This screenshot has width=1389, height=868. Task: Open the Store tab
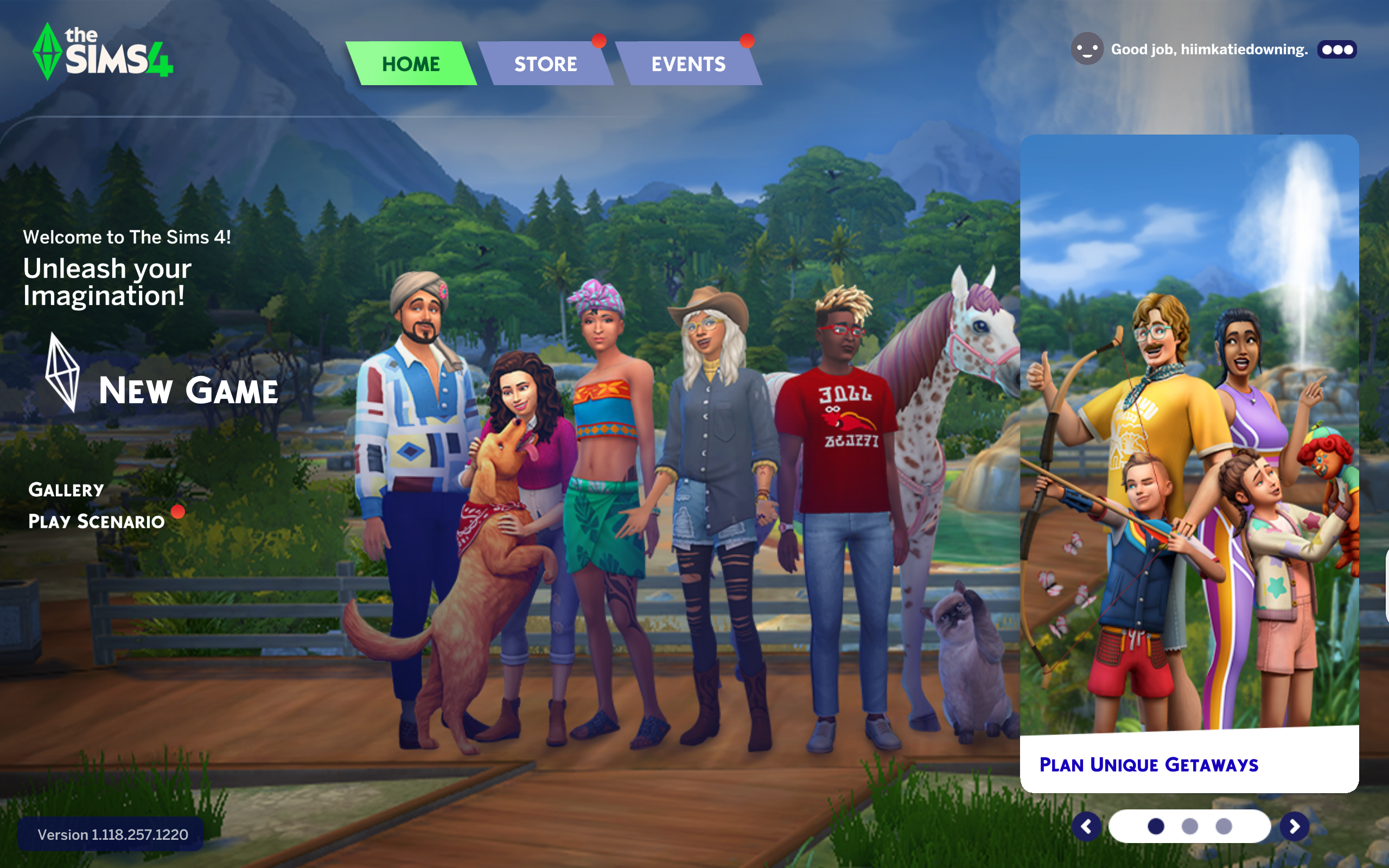[x=545, y=63]
